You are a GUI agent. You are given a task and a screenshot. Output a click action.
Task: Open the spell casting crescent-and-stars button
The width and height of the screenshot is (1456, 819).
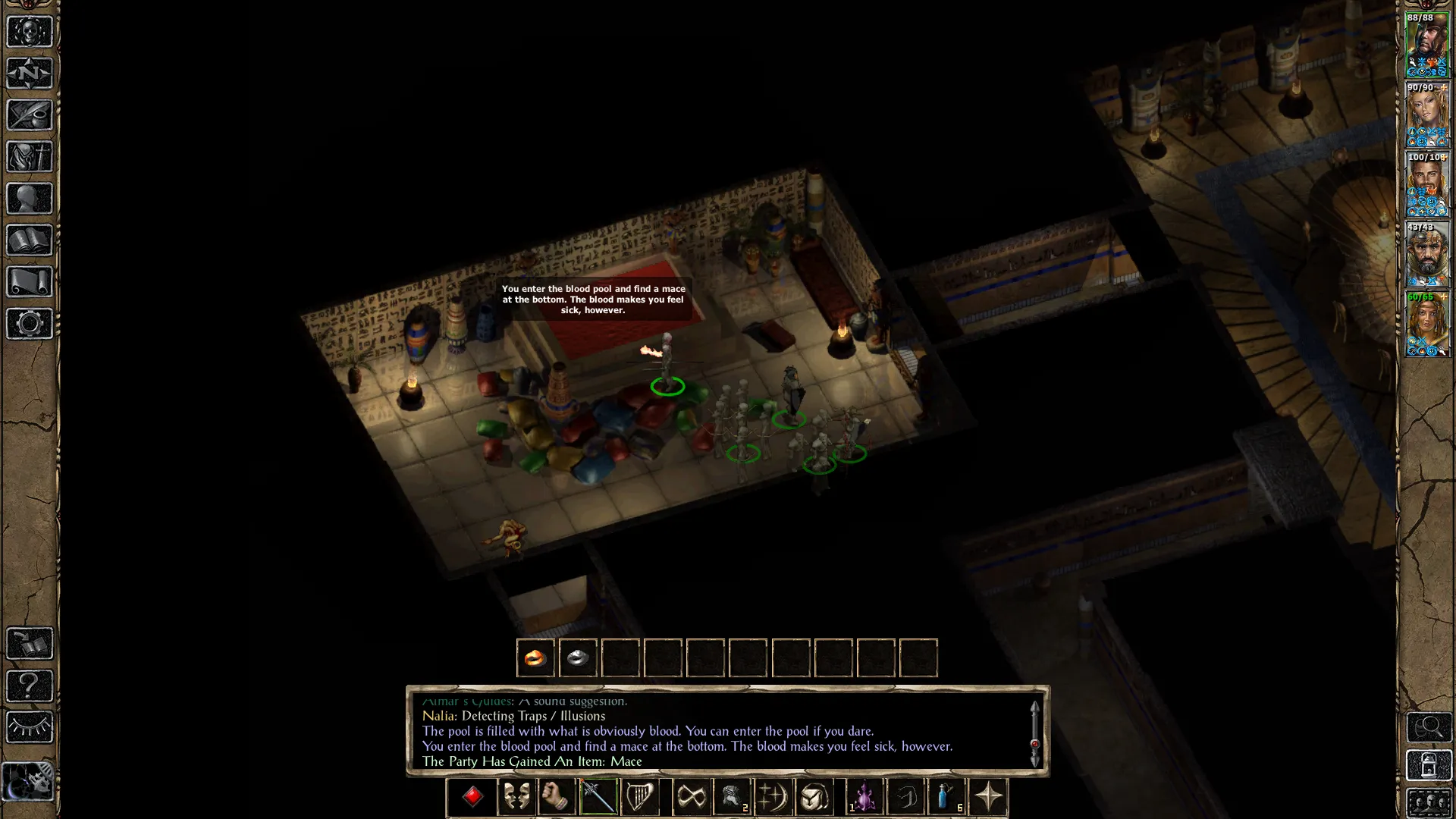coord(773,797)
